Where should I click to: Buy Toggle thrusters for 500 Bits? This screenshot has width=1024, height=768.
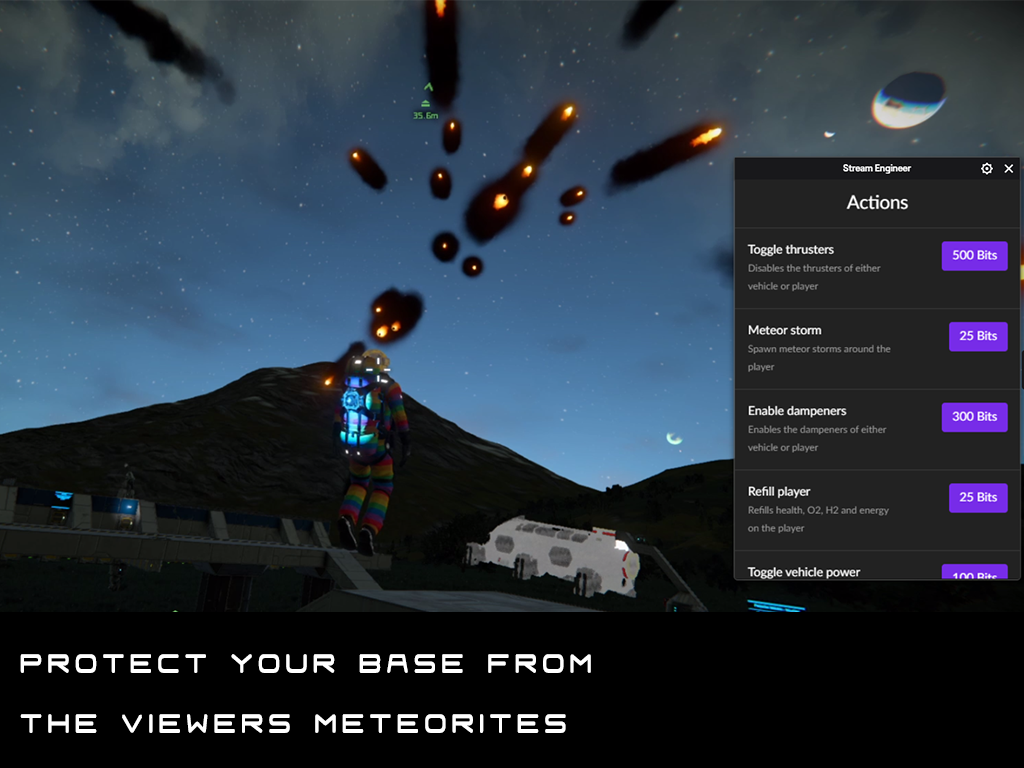pyautogui.click(x=974, y=255)
